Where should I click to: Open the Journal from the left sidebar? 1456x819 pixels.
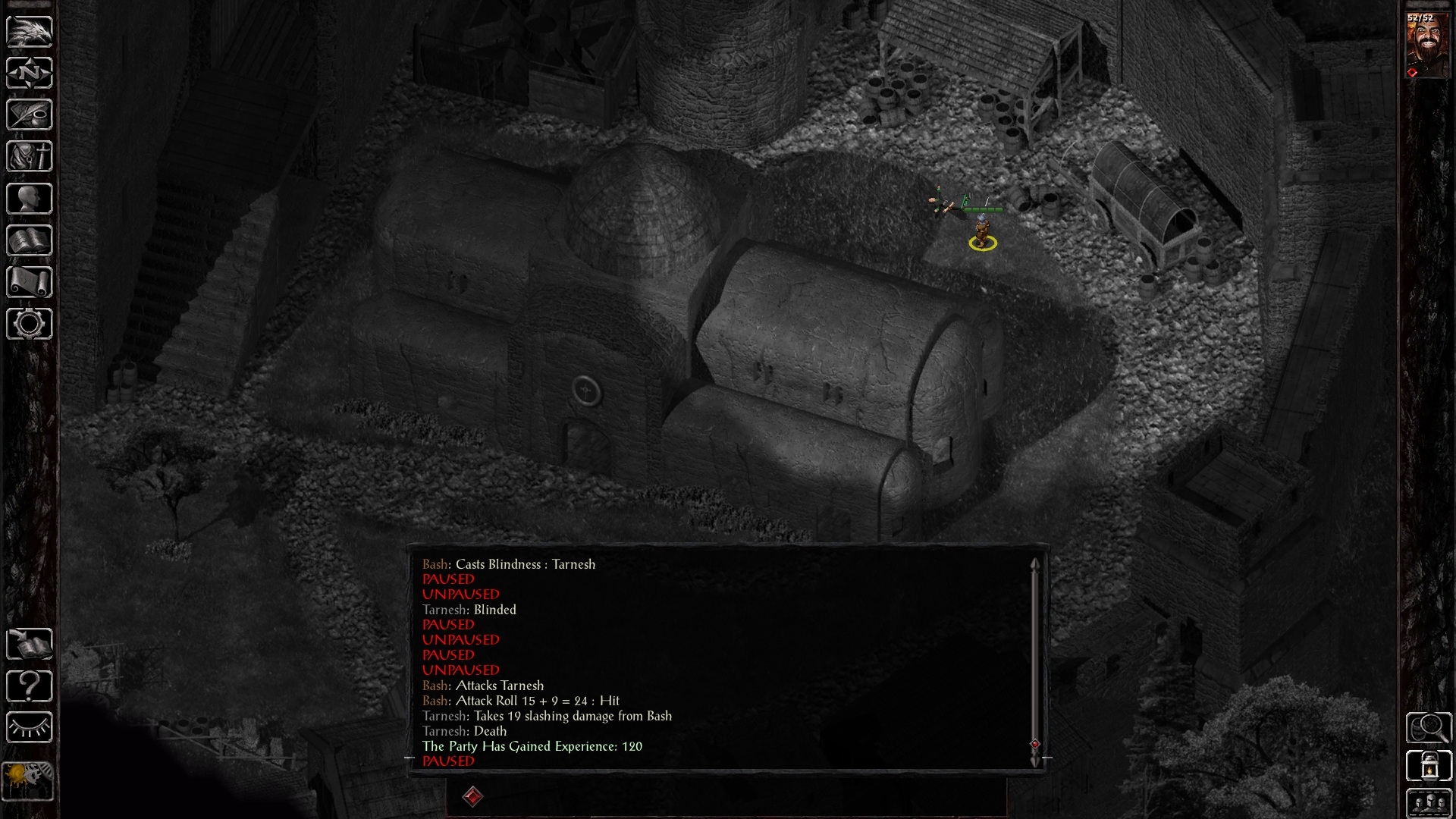pyautogui.click(x=29, y=113)
